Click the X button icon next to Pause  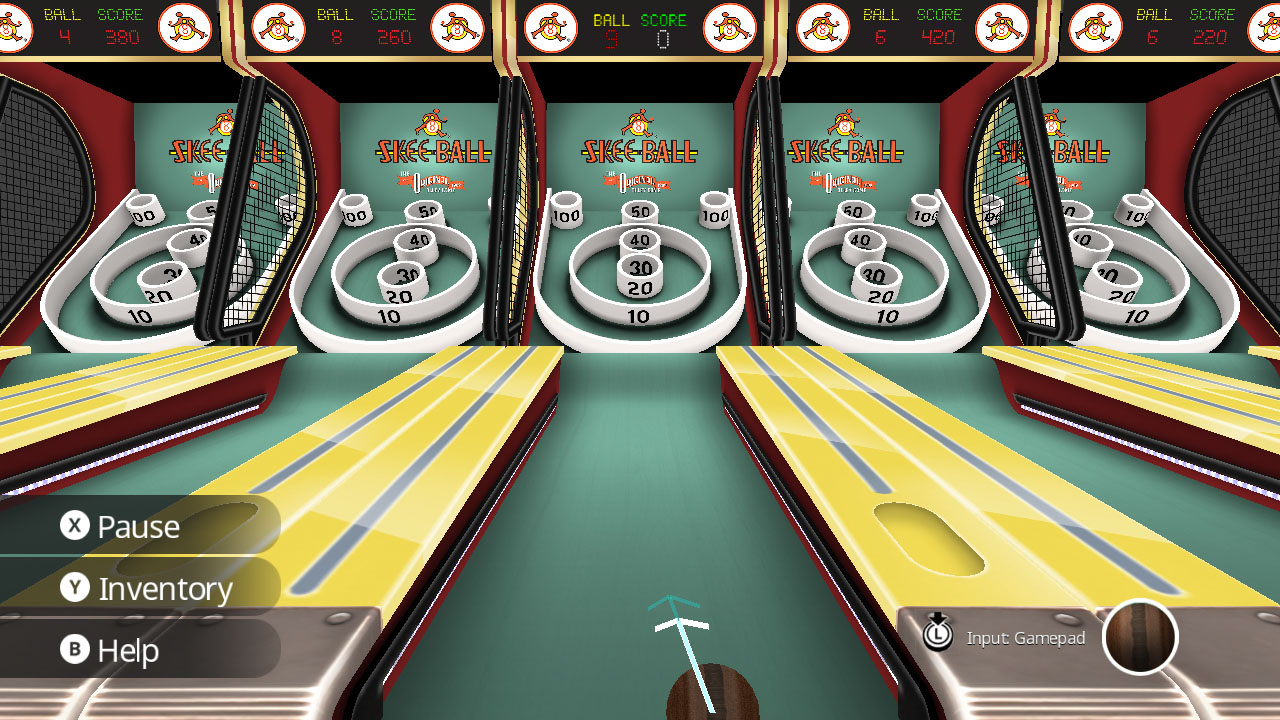tap(73, 526)
